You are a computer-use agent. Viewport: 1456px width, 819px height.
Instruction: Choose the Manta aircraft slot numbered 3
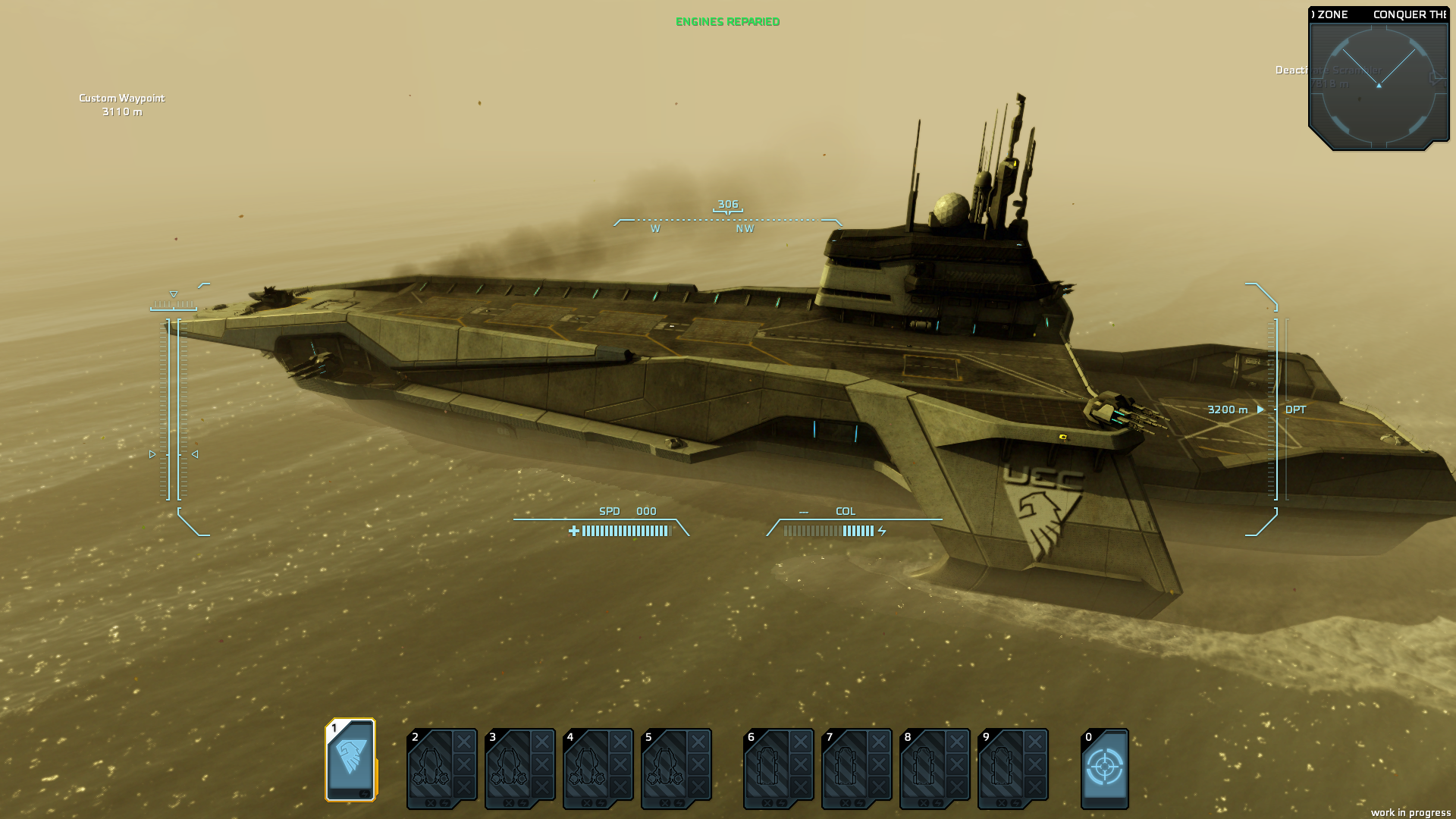[510, 769]
